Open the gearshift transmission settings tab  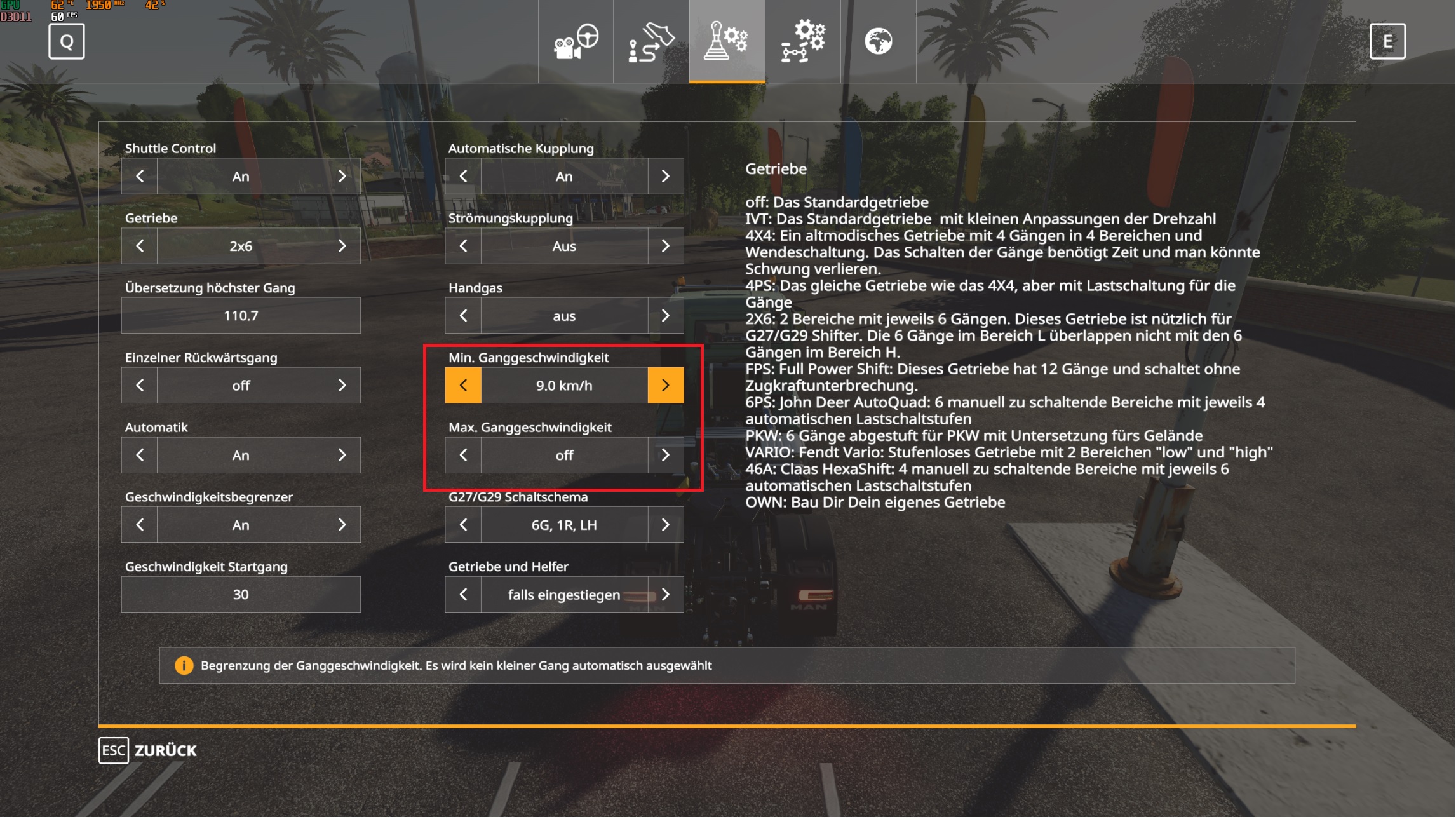click(x=727, y=41)
